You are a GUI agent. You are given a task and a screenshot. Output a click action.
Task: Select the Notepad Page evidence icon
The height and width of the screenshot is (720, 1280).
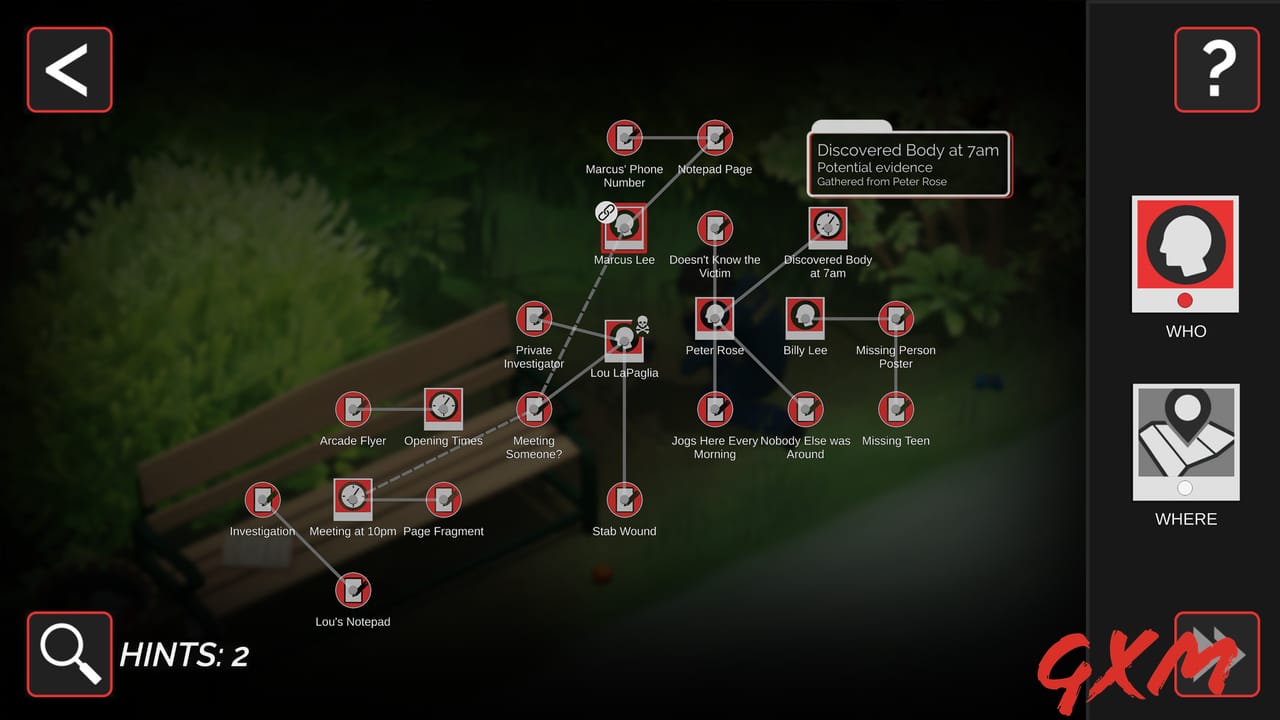pos(714,138)
